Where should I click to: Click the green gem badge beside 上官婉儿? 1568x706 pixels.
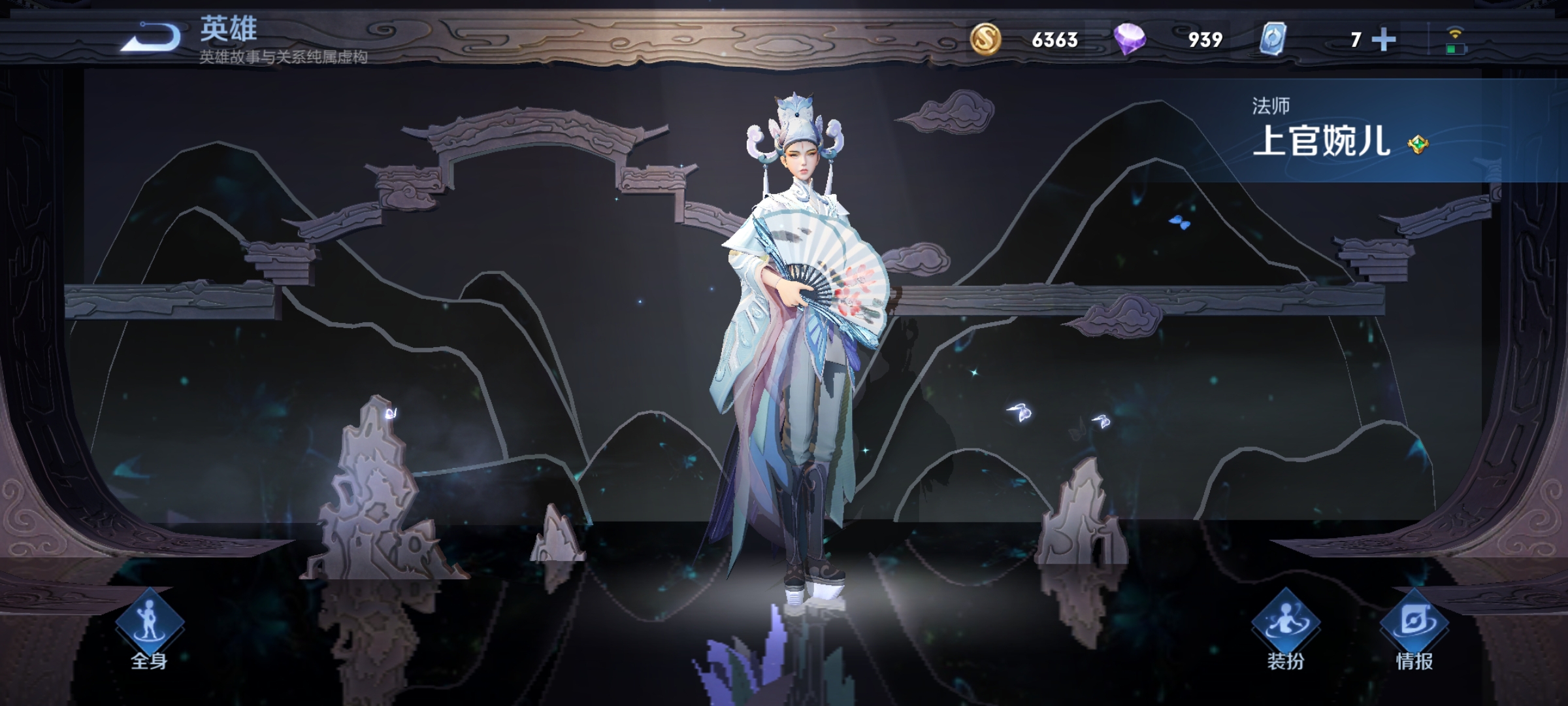pyautogui.click(x=1418, y=144)
